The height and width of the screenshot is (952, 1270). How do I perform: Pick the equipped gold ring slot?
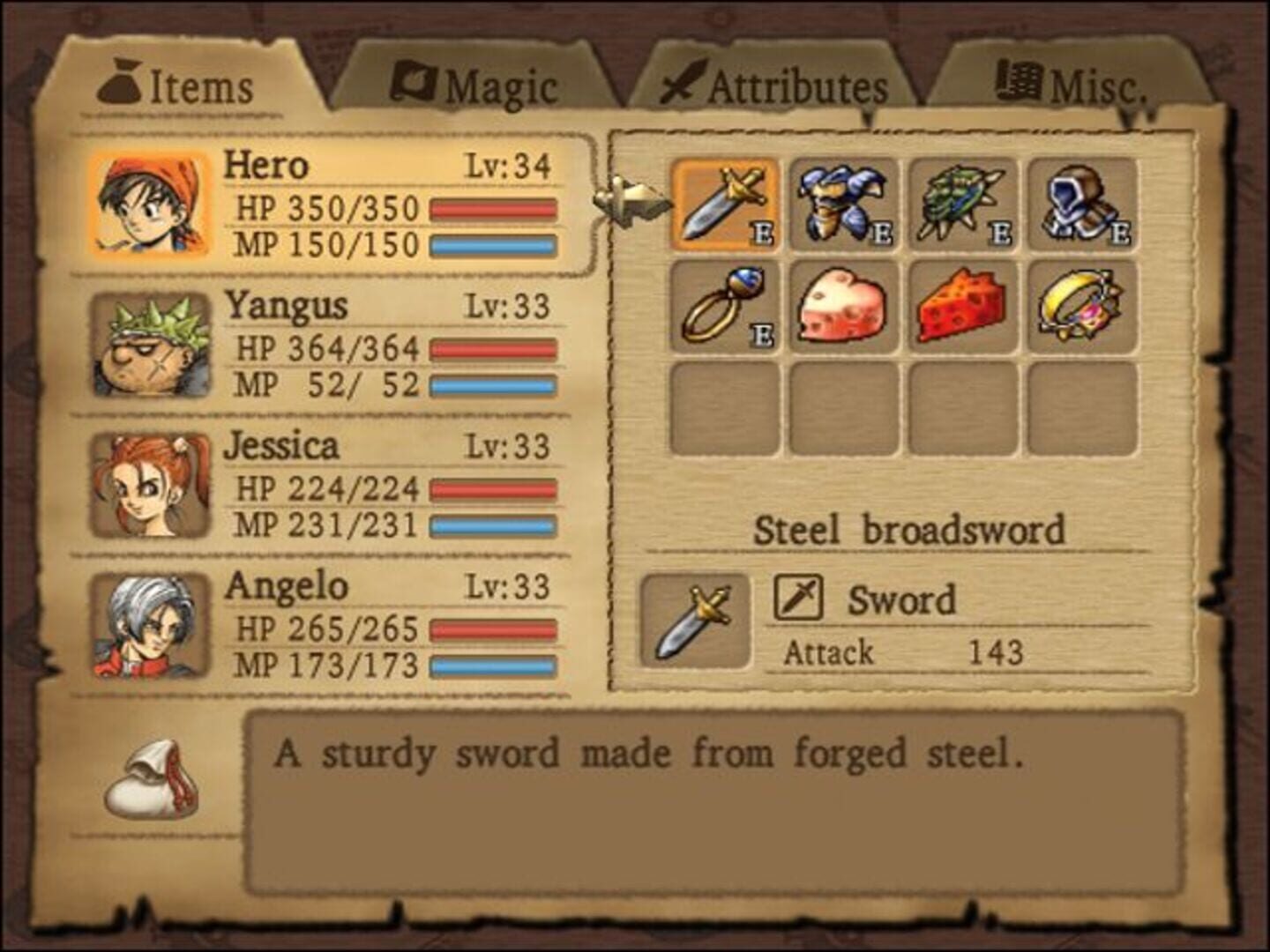pos(725,306)
